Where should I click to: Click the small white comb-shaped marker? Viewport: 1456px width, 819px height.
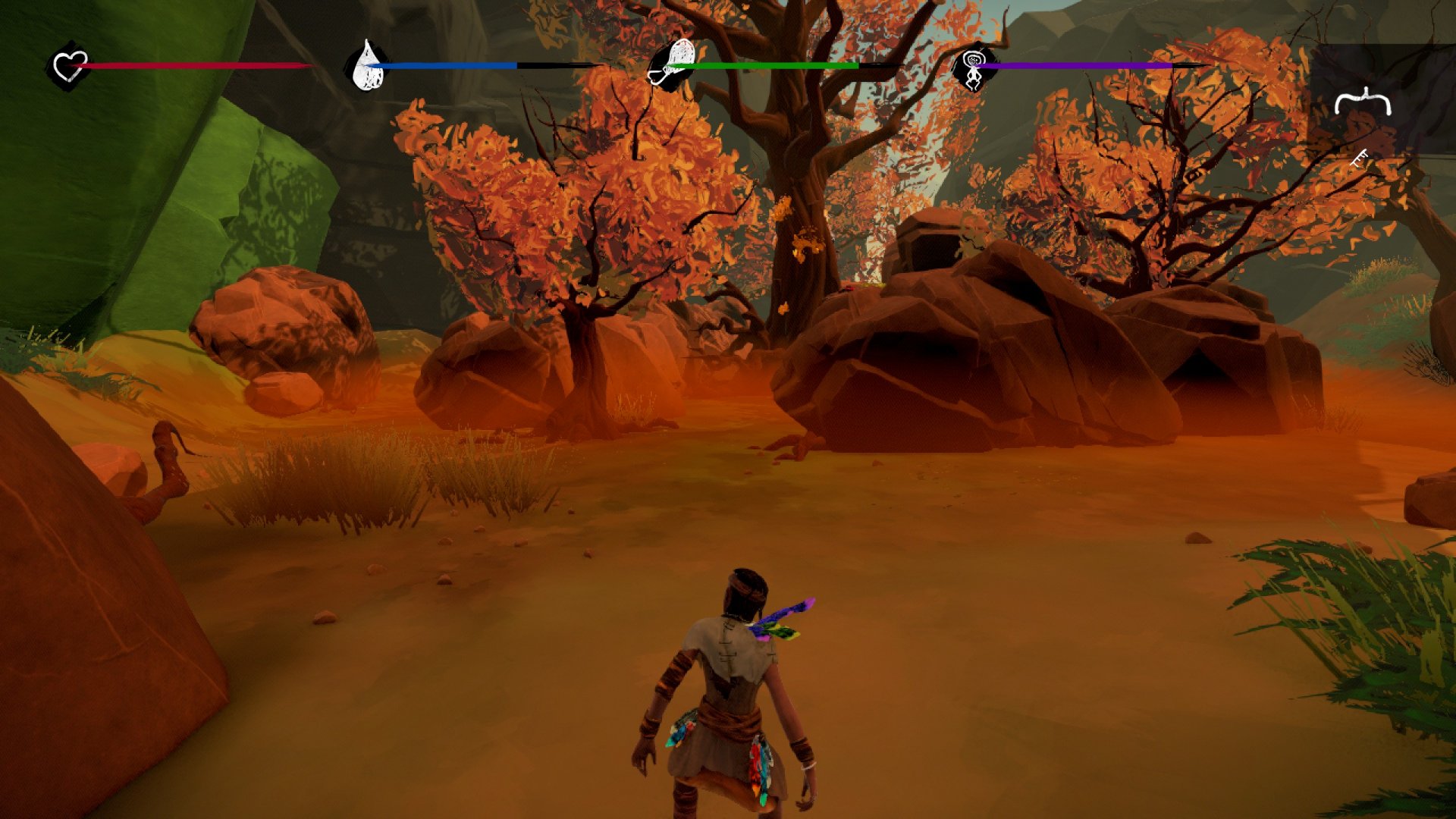(1360, 158)
